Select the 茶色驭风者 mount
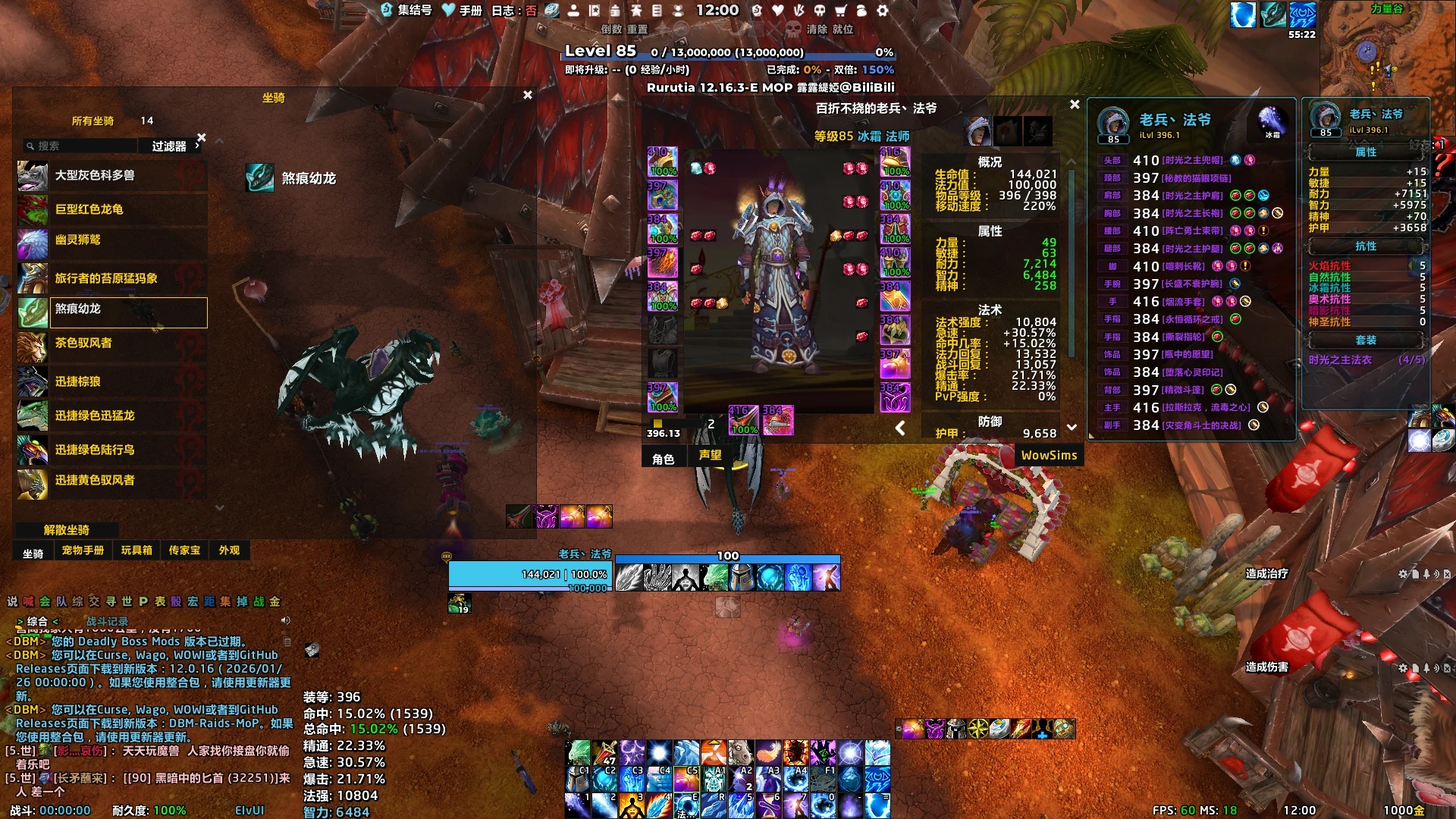Screen dimensions: 1456x819 point(111,344)
